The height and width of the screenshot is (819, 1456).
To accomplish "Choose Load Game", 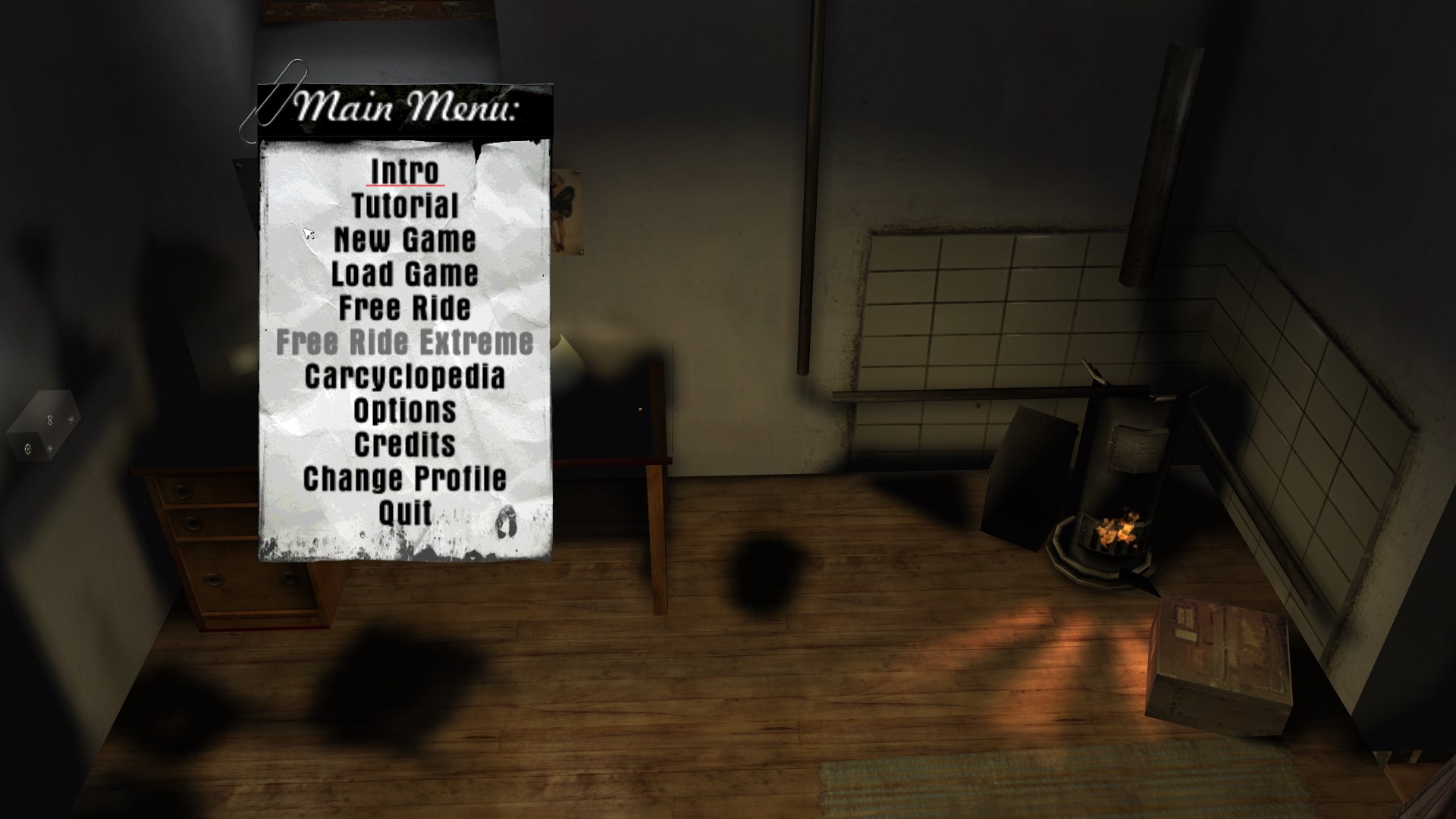I will pyautogui.click(x=404, y=275).
